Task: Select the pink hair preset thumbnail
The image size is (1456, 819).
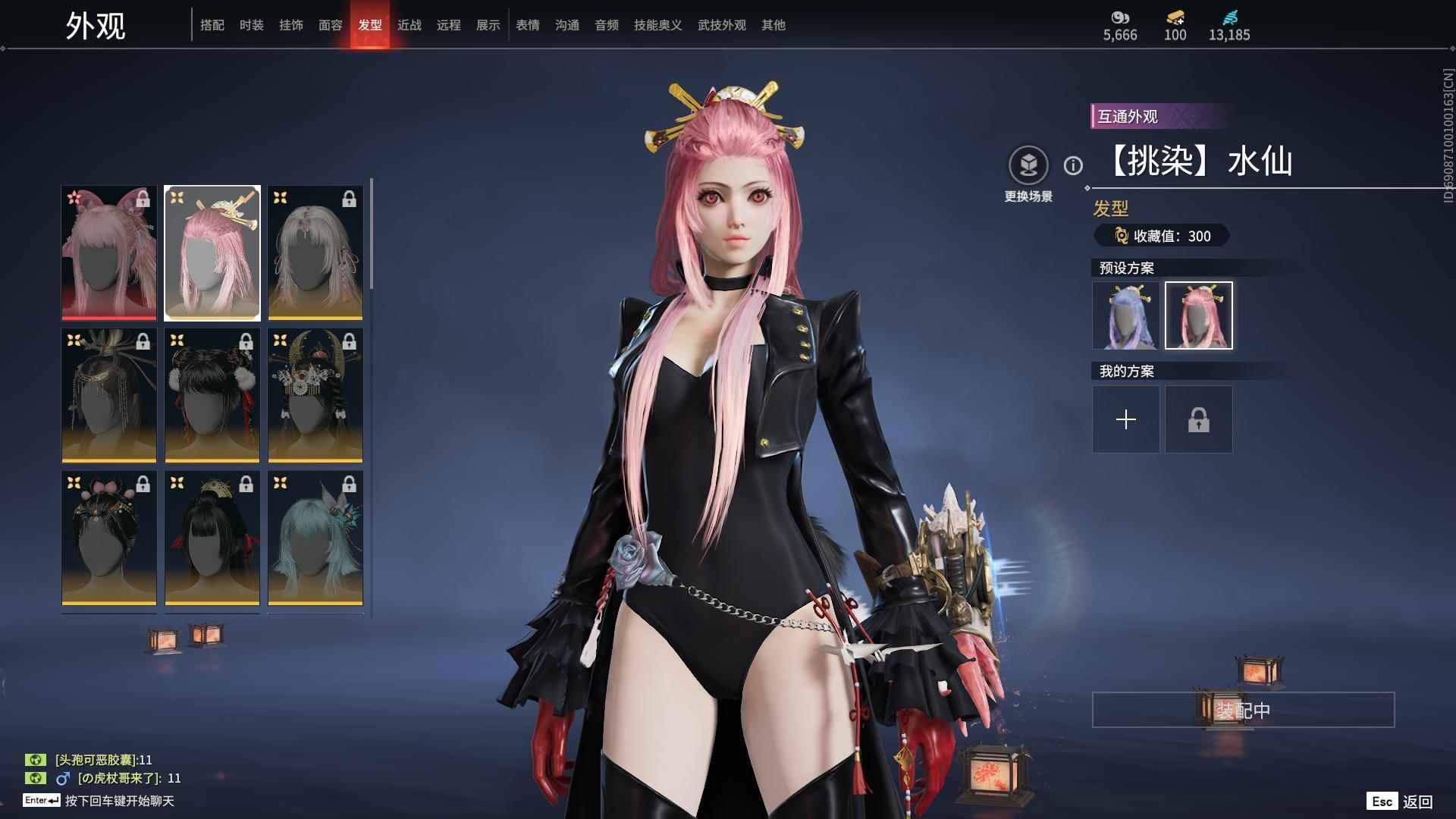Action: coord(1199,315)
